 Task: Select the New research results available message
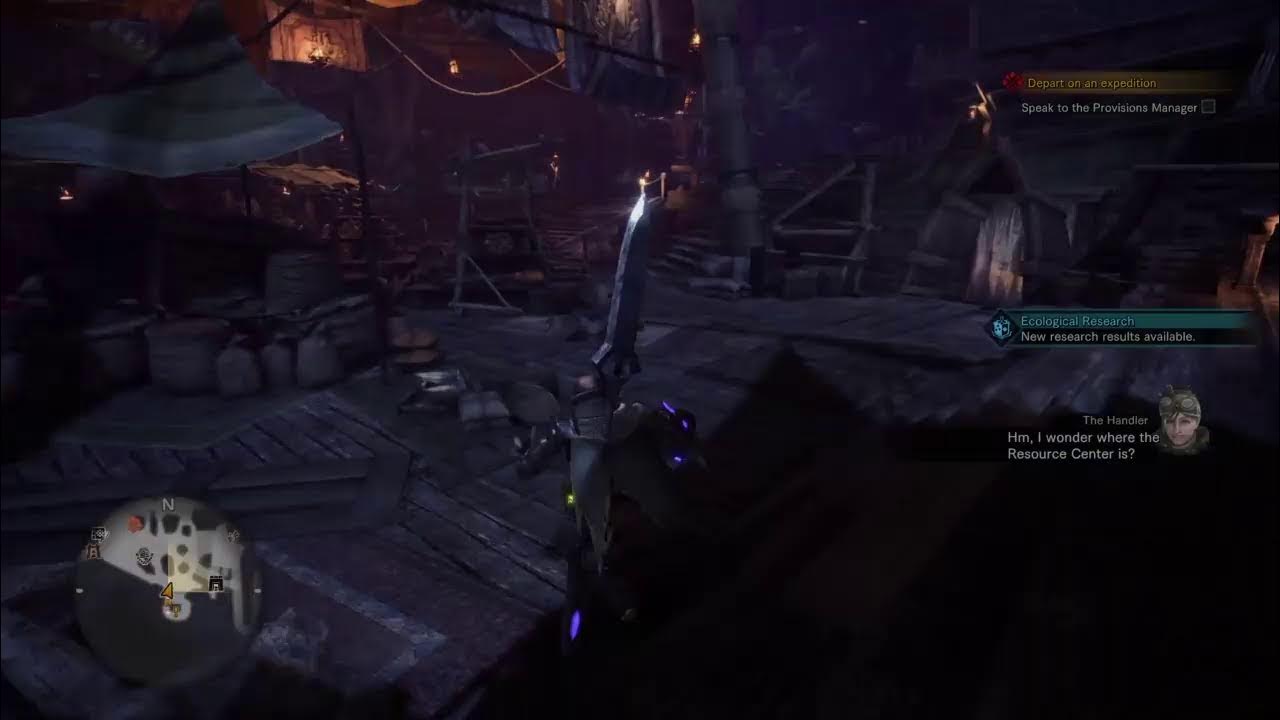pos(1105,337)
